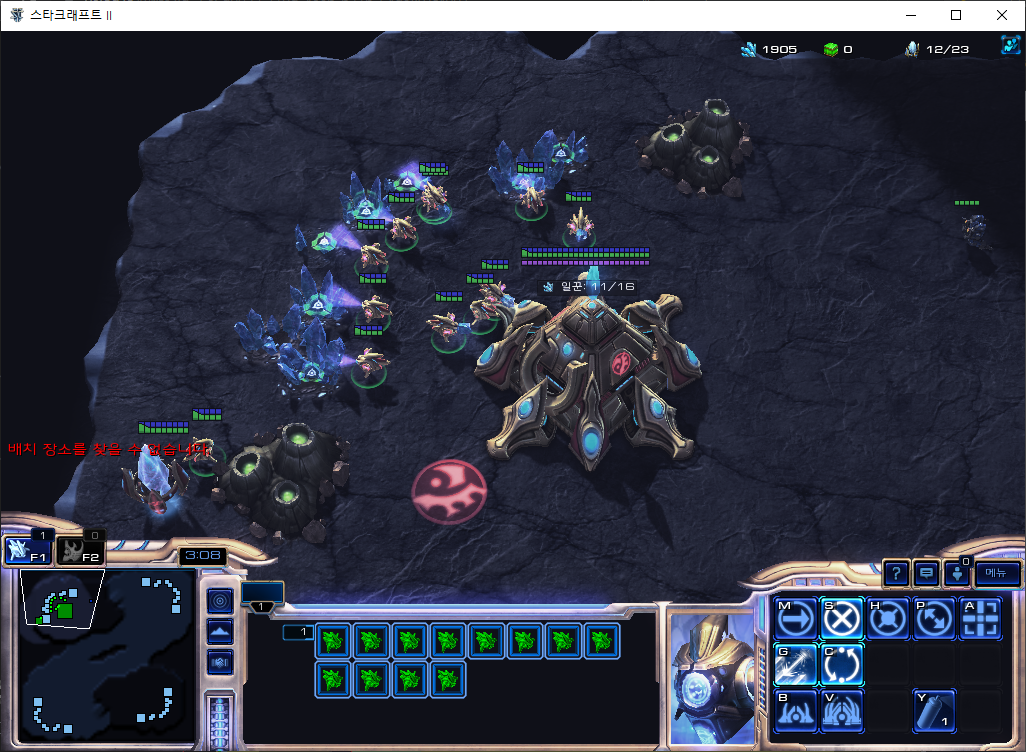Open the help question mark panel
The image size is (1026, 752).
[x=896, y=573]
